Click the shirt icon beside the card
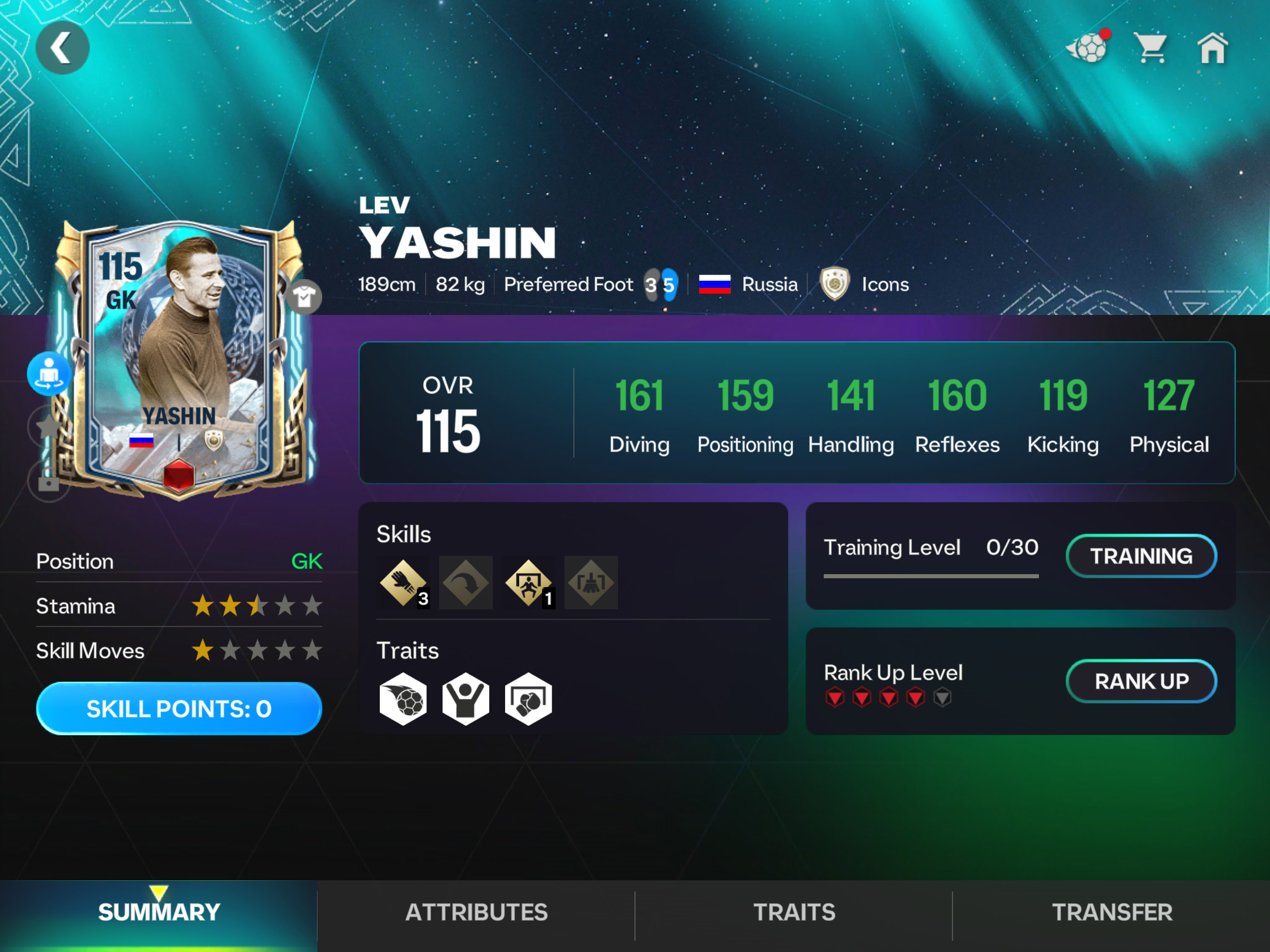 coord(304,297)
